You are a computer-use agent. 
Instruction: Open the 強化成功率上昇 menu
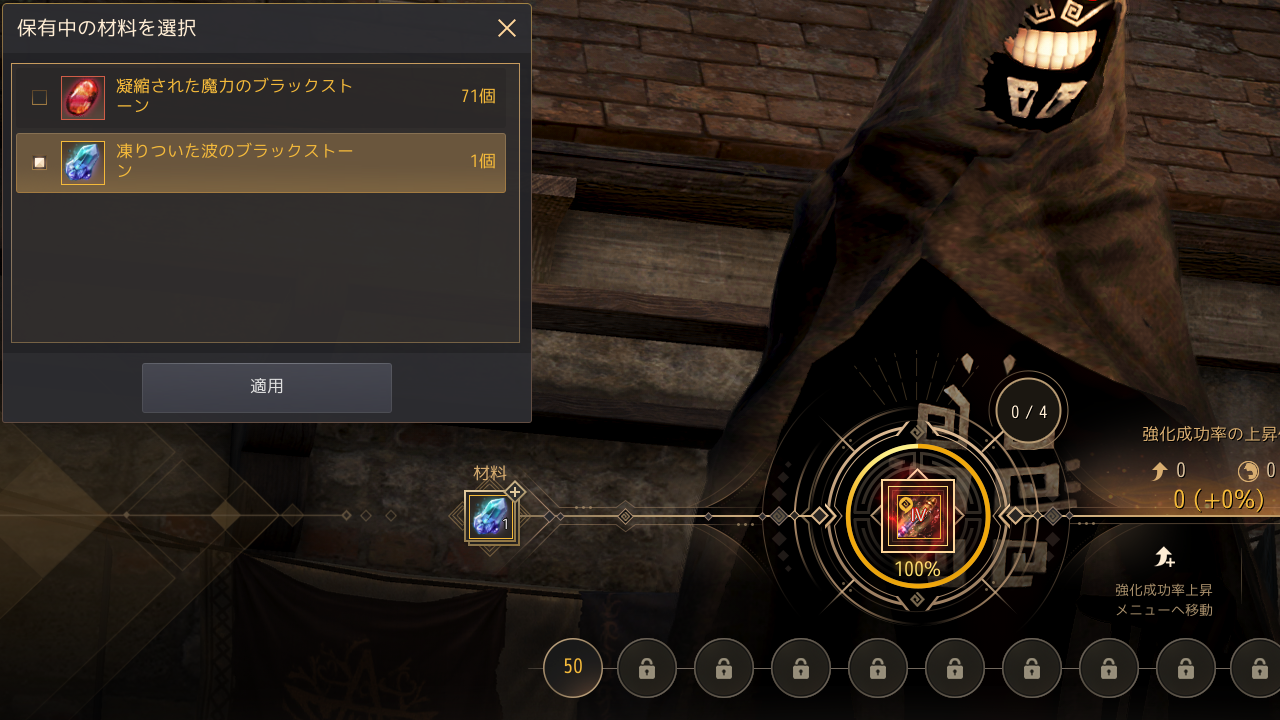(1164, 580)
